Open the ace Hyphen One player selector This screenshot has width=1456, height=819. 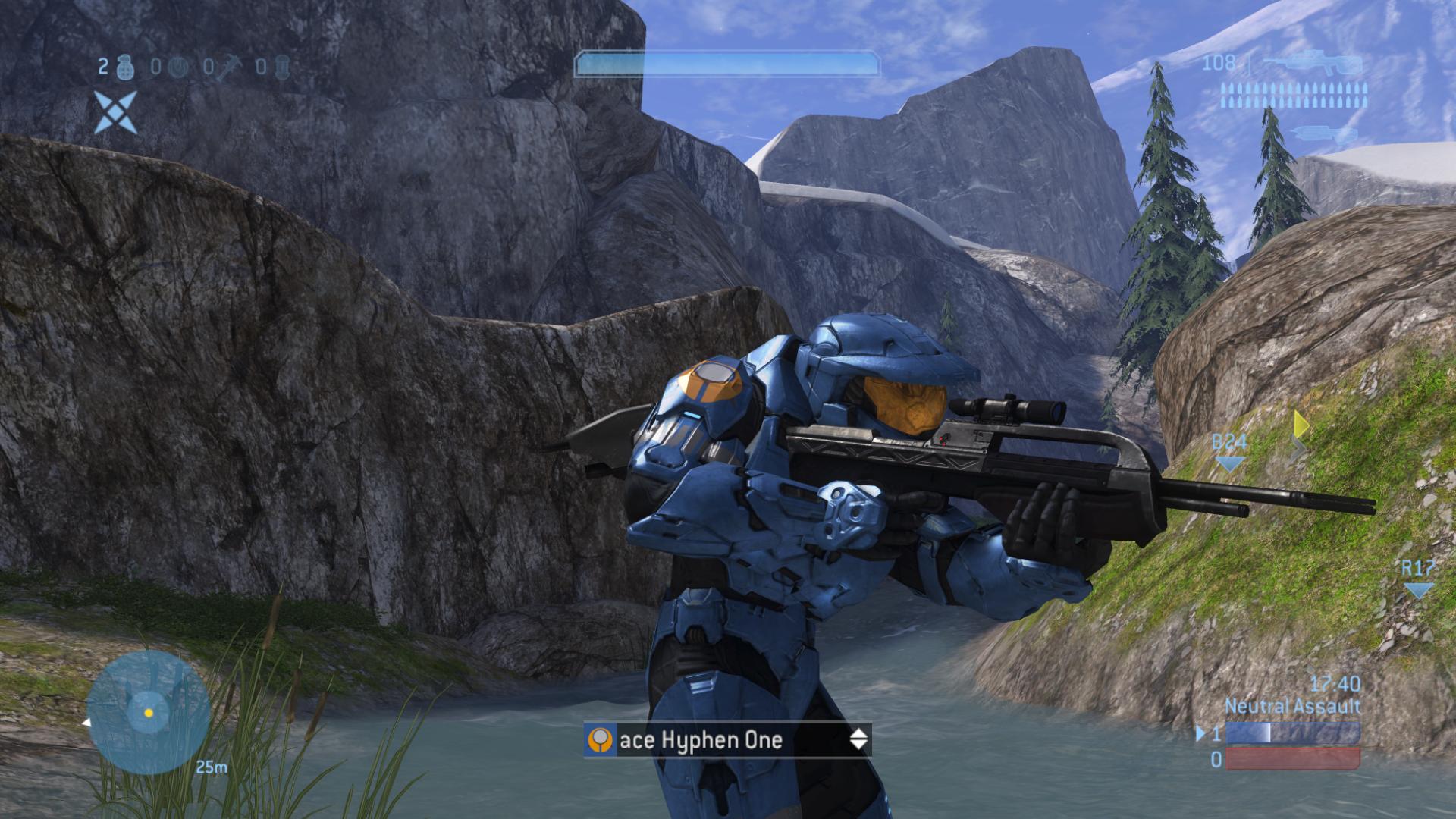(x=726, y=740)
